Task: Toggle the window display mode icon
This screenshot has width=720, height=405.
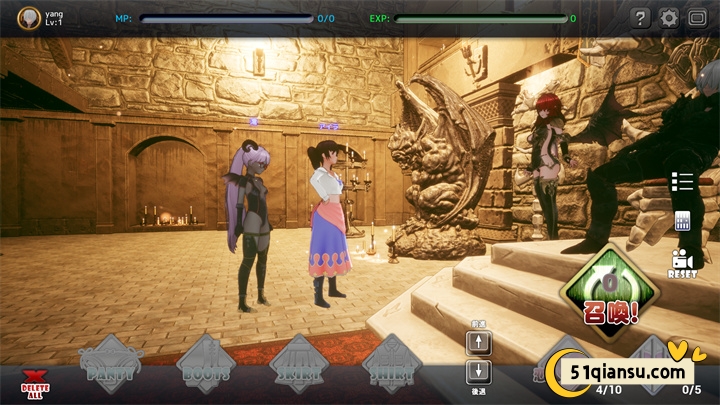Action: pyautogui.click(x=697, y=18)
